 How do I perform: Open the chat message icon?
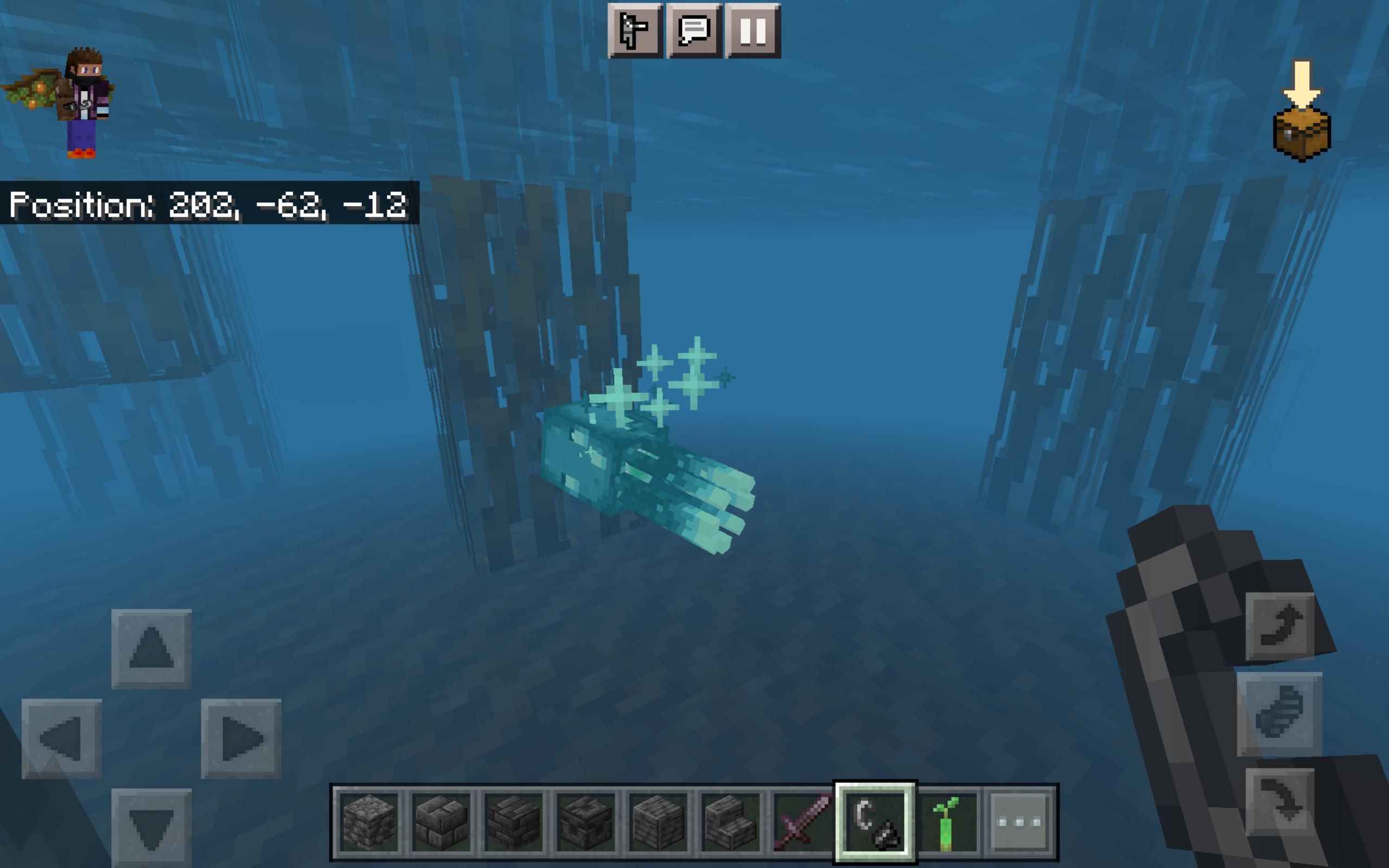[x=695, y=31]
